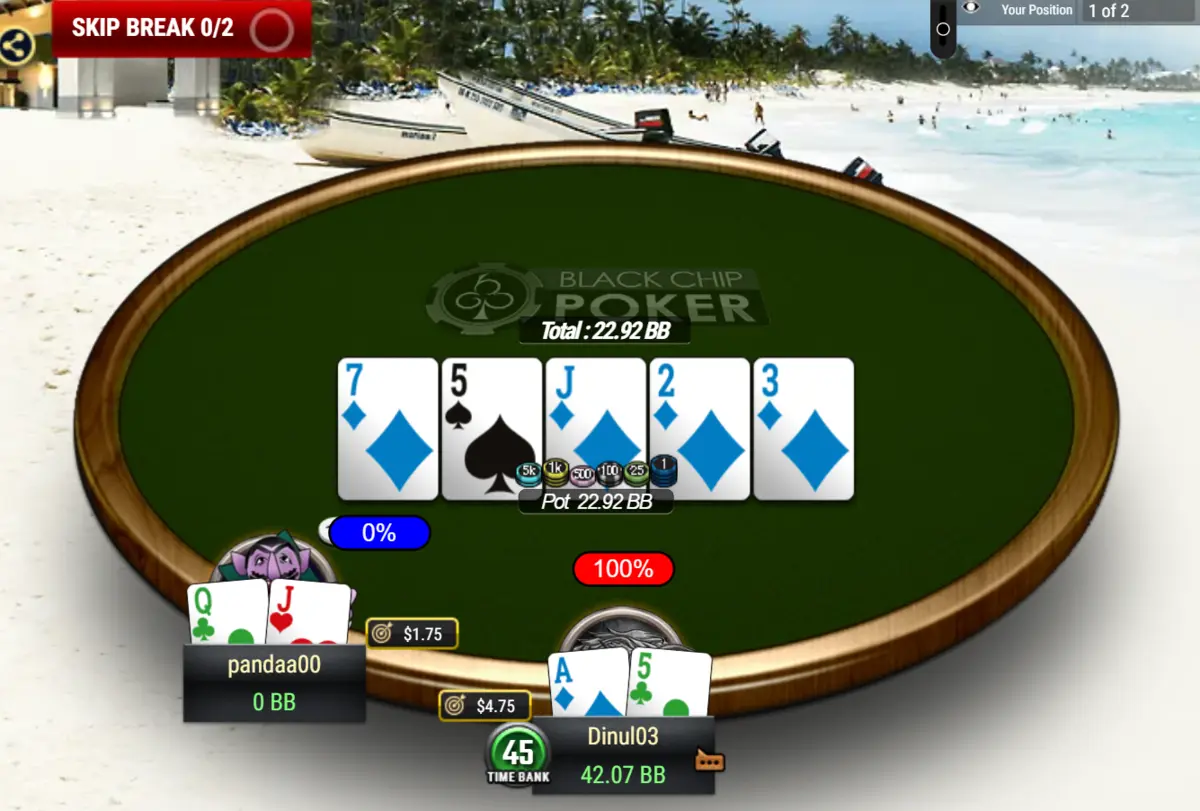The width and height of the screenshot is (1200, 811).
Task: Click the $4.75 bounty badge
Action: (484, 705)
